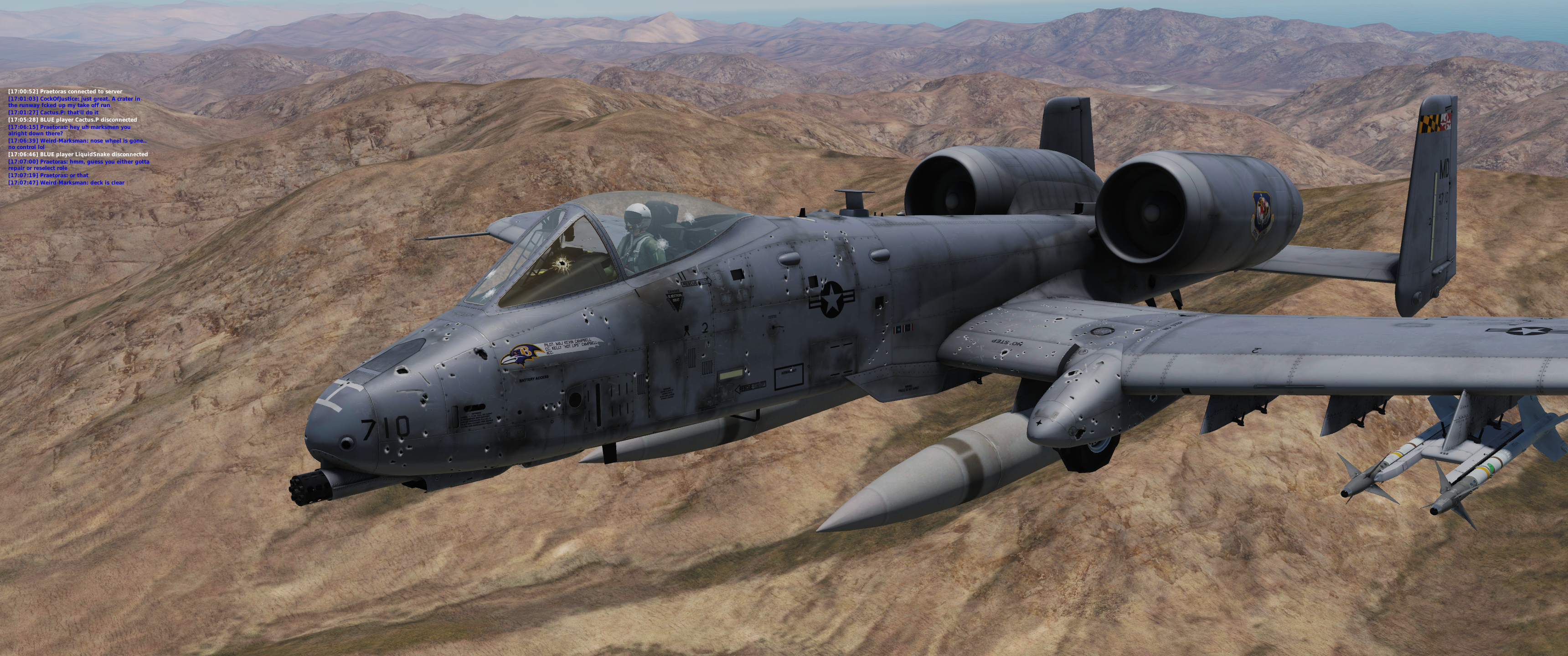Click the "Praetoras connected to server" chat line

[65, 91]
